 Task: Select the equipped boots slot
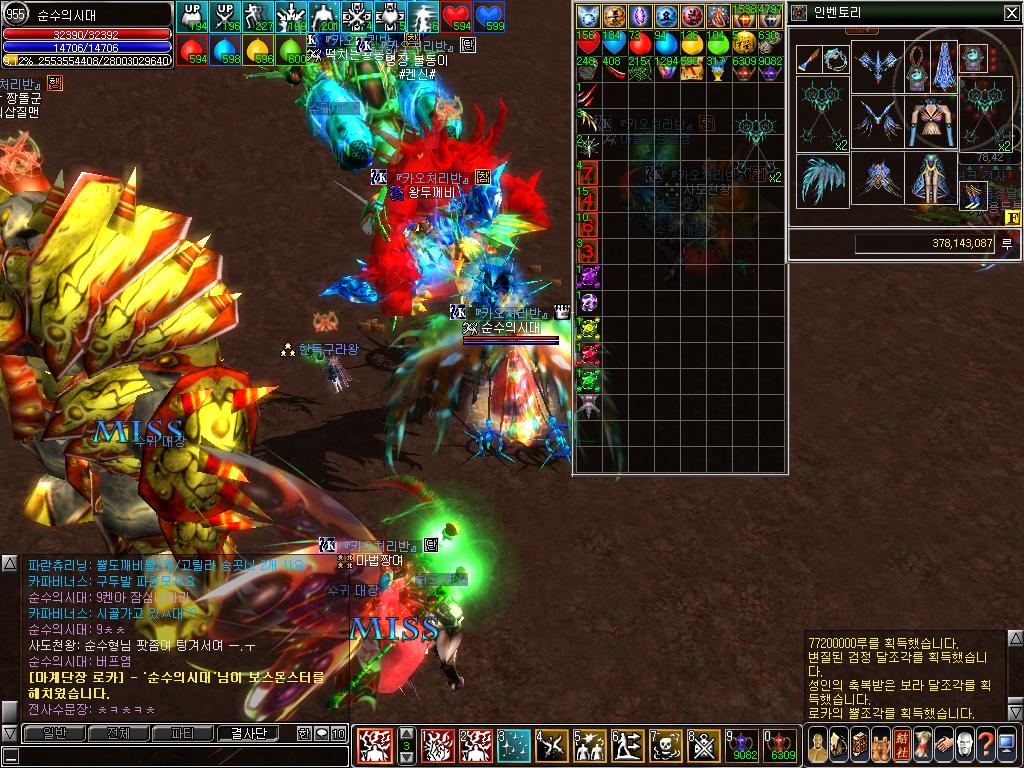973,195
